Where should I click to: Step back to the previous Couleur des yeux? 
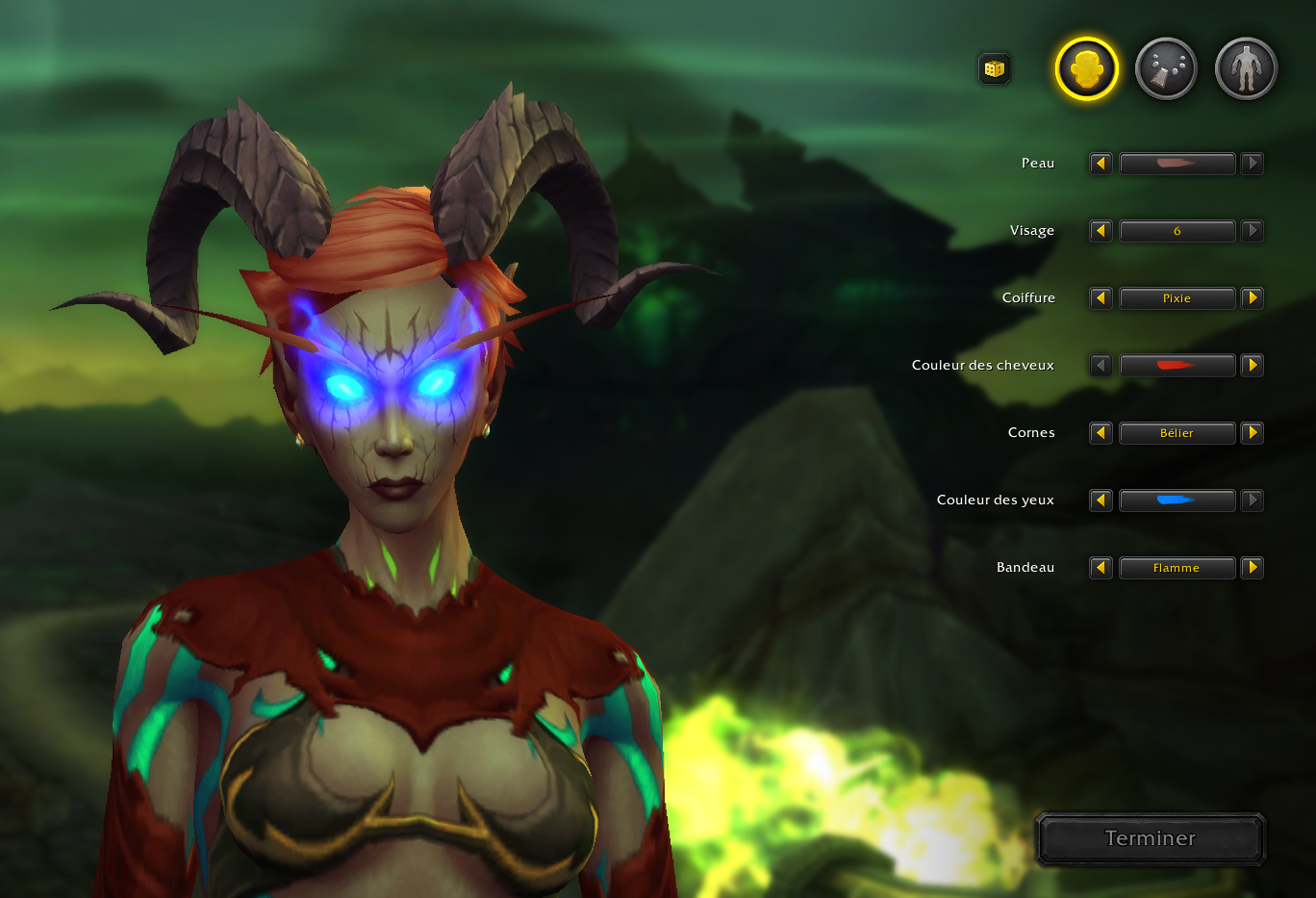click(x=1101, y=500)
